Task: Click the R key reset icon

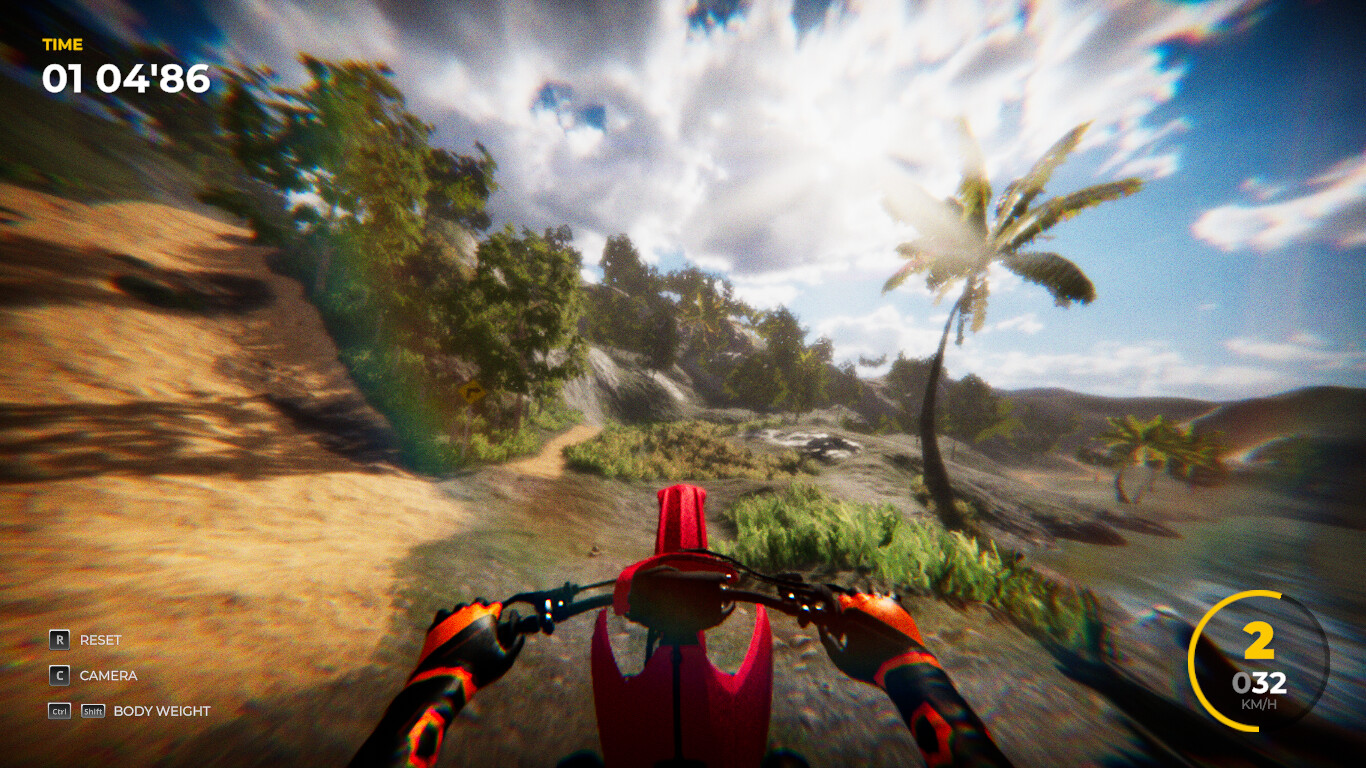Action: pos(59,639)
